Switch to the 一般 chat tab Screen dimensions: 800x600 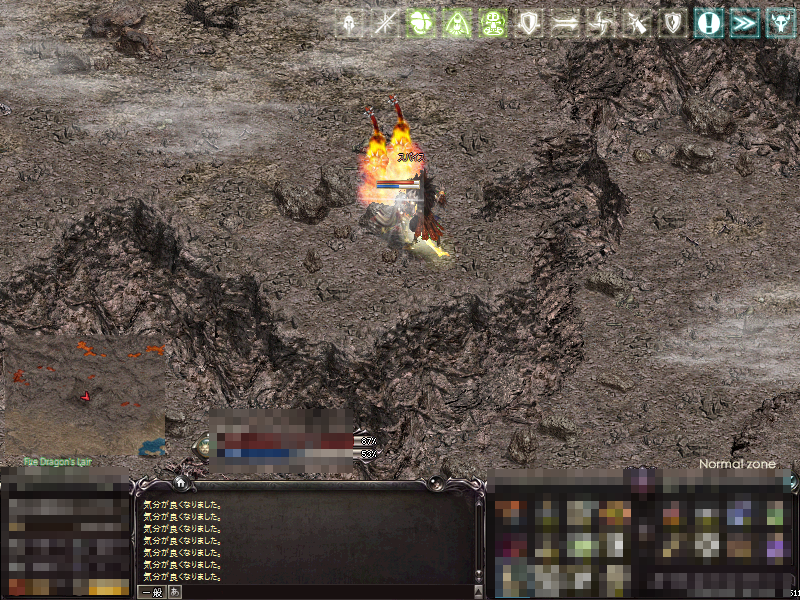click(x=151, y=592)
